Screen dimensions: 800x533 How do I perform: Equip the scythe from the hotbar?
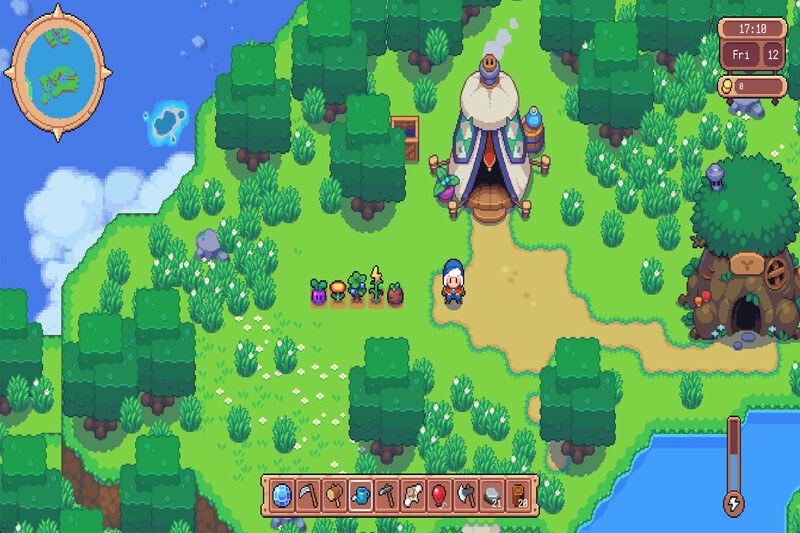pyautogui.click(x=309, y=494)
